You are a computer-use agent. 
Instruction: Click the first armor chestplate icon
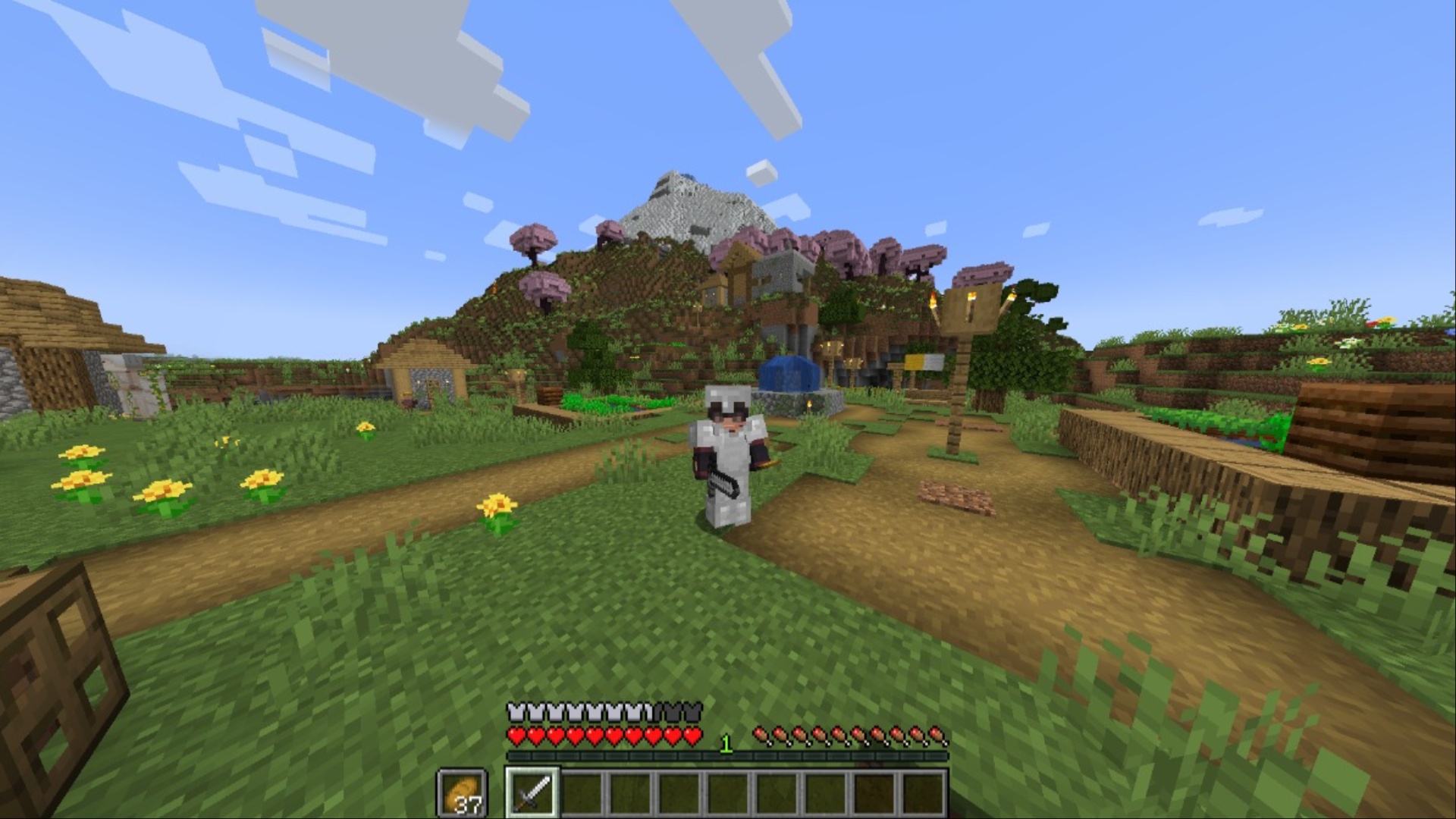coord(516,711)
